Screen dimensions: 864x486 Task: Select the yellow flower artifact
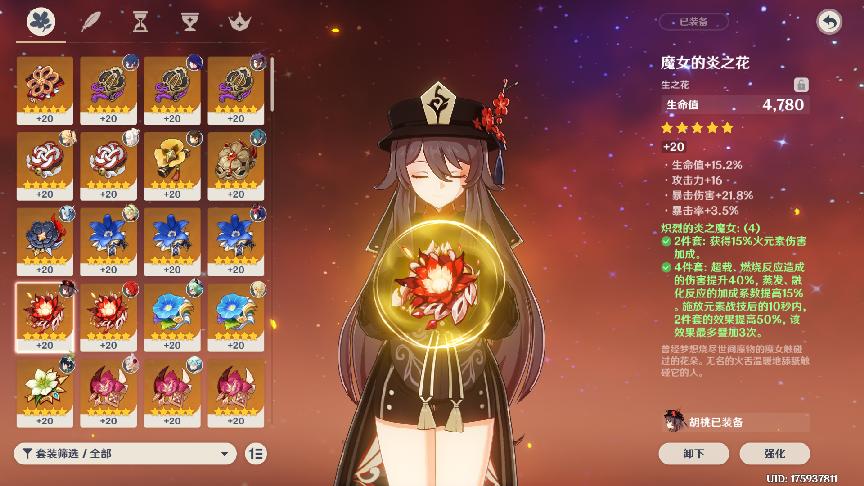pyautogui.click(x=172, y=158)
